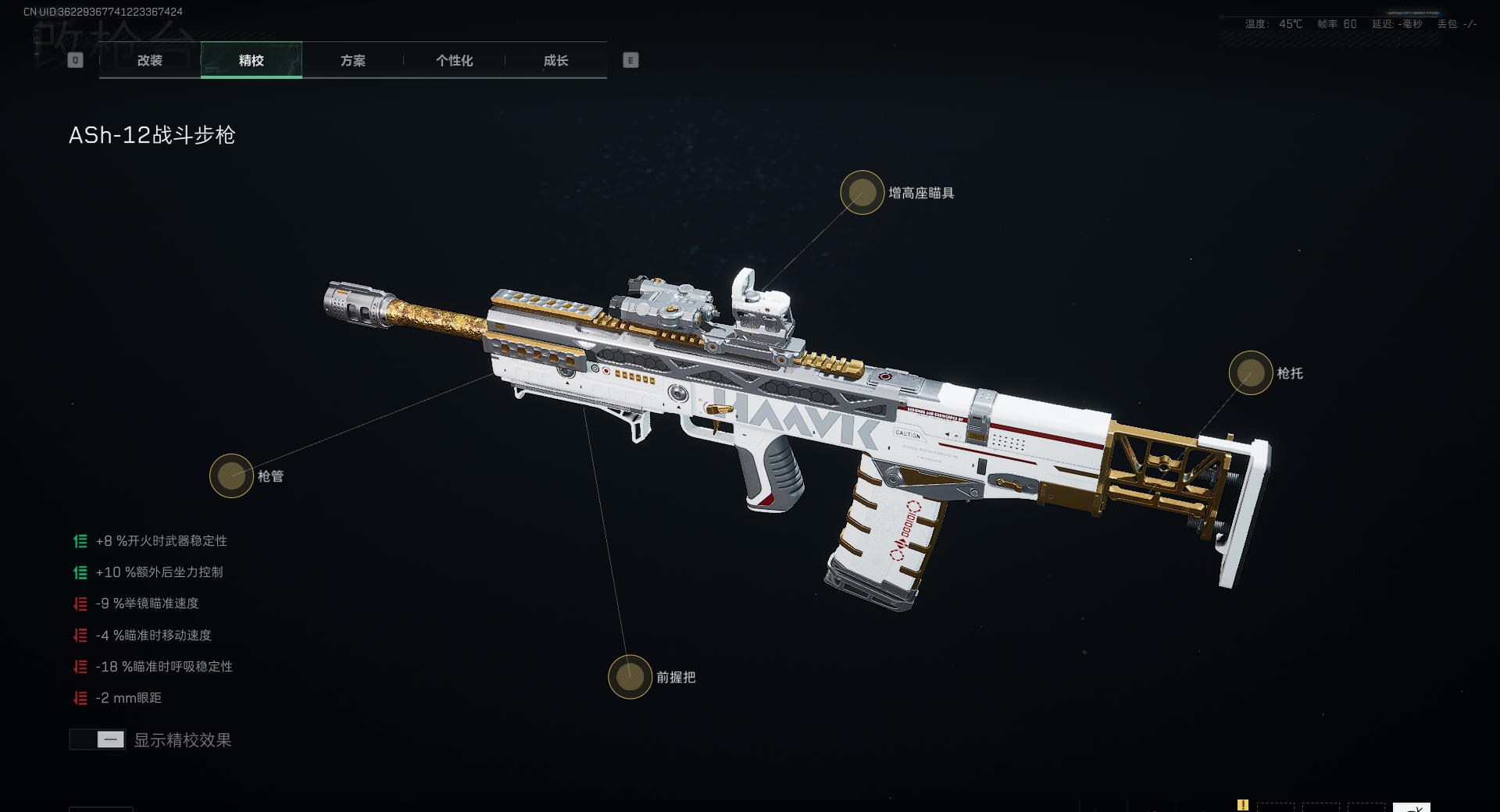Toggle 显示精校效果 switch
This screenshot has width=1500, height=812.
98,739
